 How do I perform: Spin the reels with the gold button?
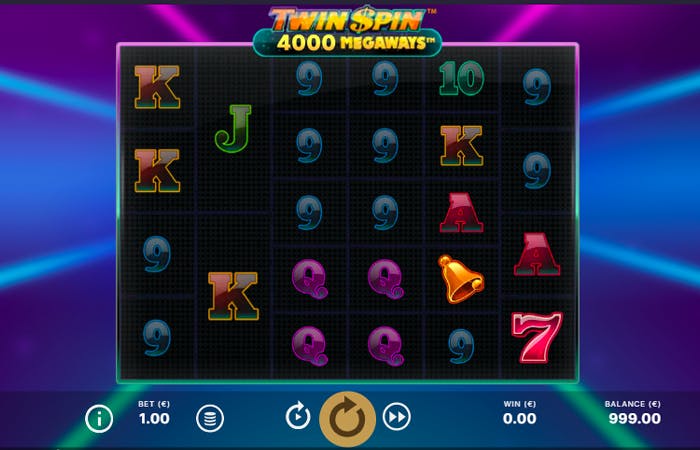pos(347,417)
